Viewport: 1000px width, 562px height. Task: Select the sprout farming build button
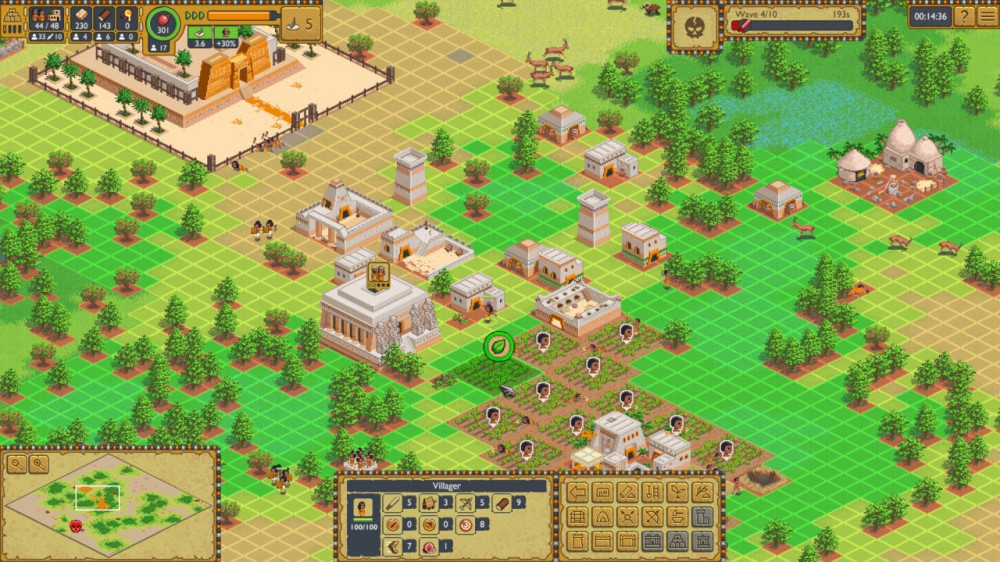(677, 492)
